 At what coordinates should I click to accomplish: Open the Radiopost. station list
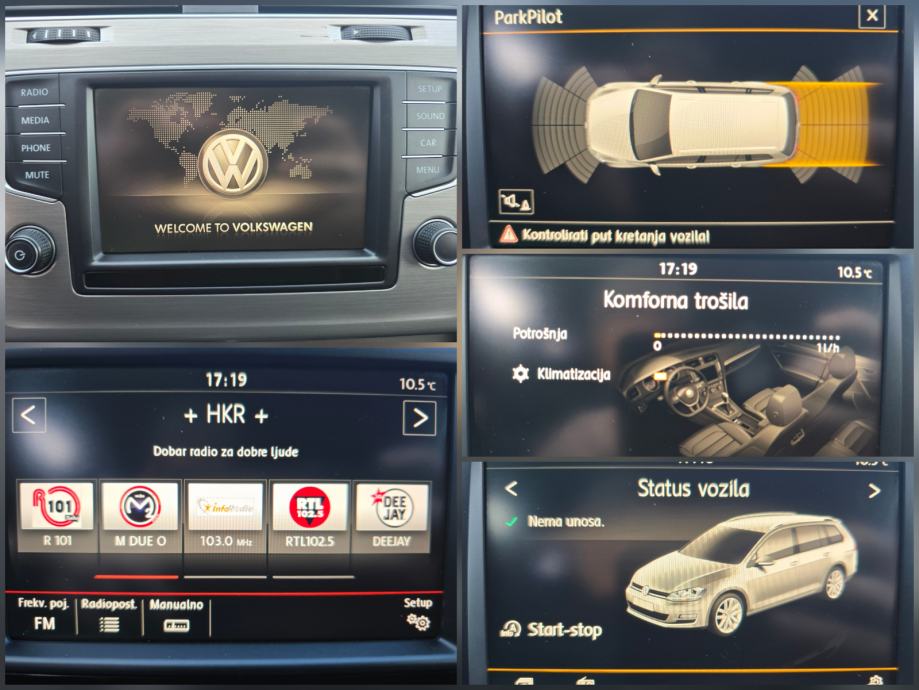[109, 616]
